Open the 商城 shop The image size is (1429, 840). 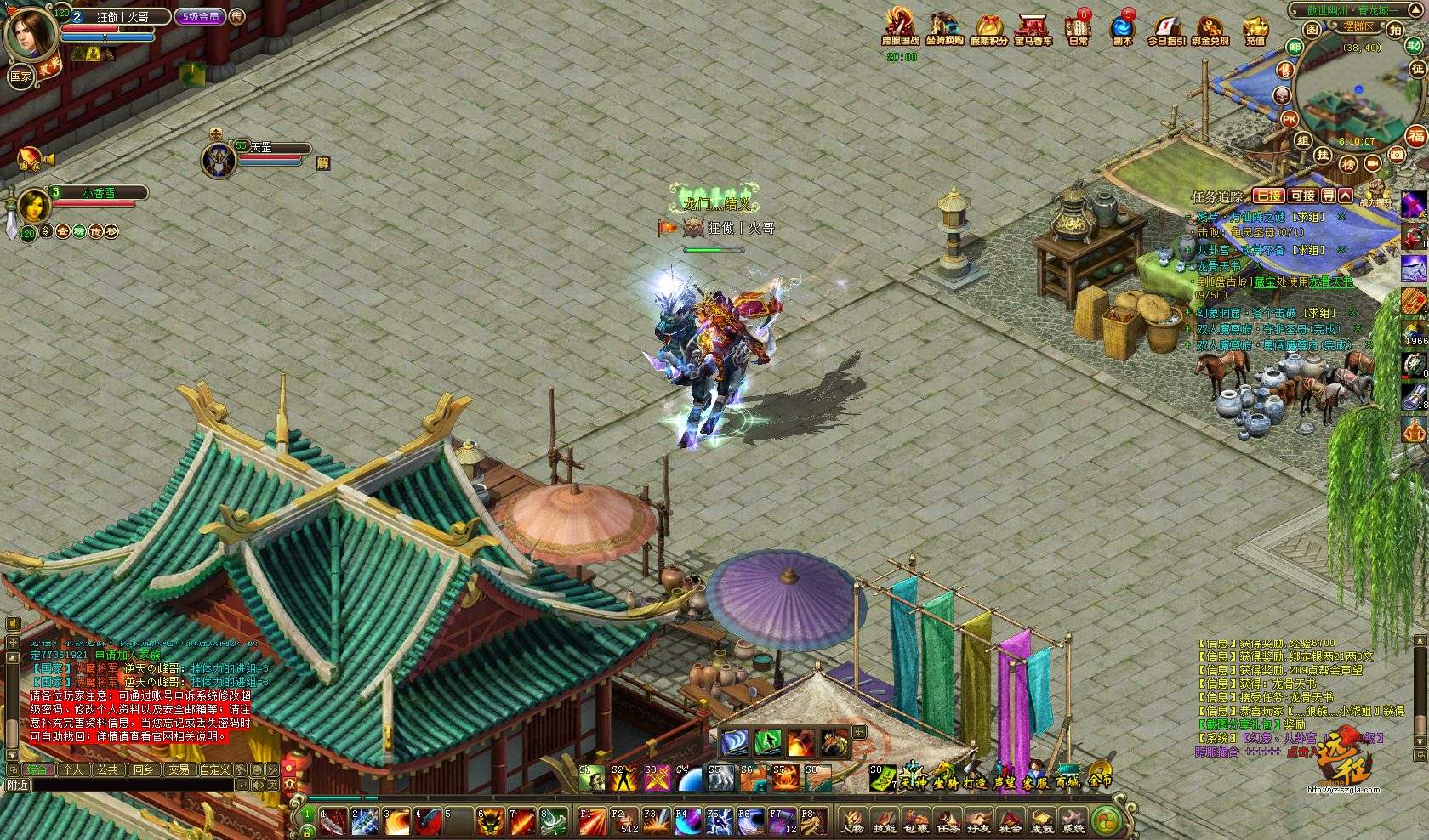(1067, 779)
